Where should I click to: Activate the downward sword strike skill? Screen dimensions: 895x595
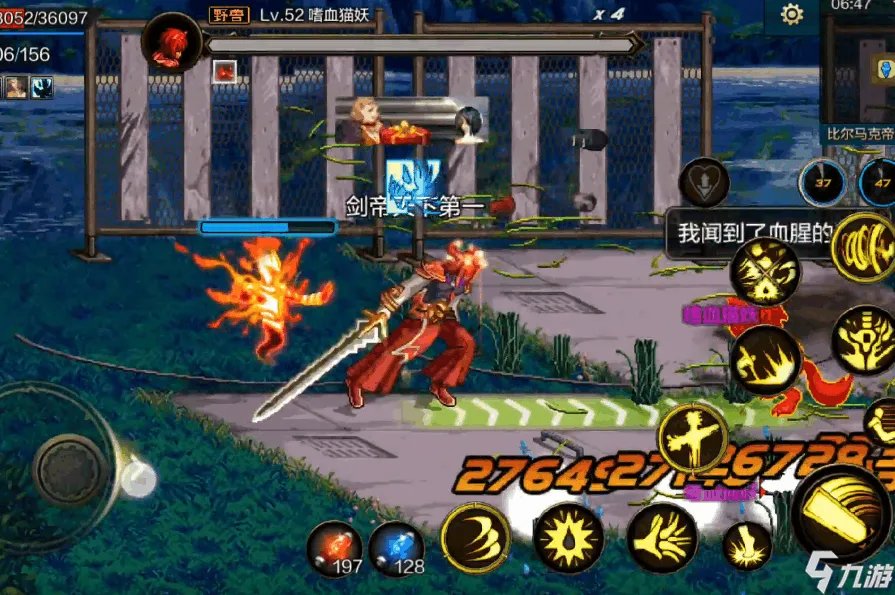point(863,340)
